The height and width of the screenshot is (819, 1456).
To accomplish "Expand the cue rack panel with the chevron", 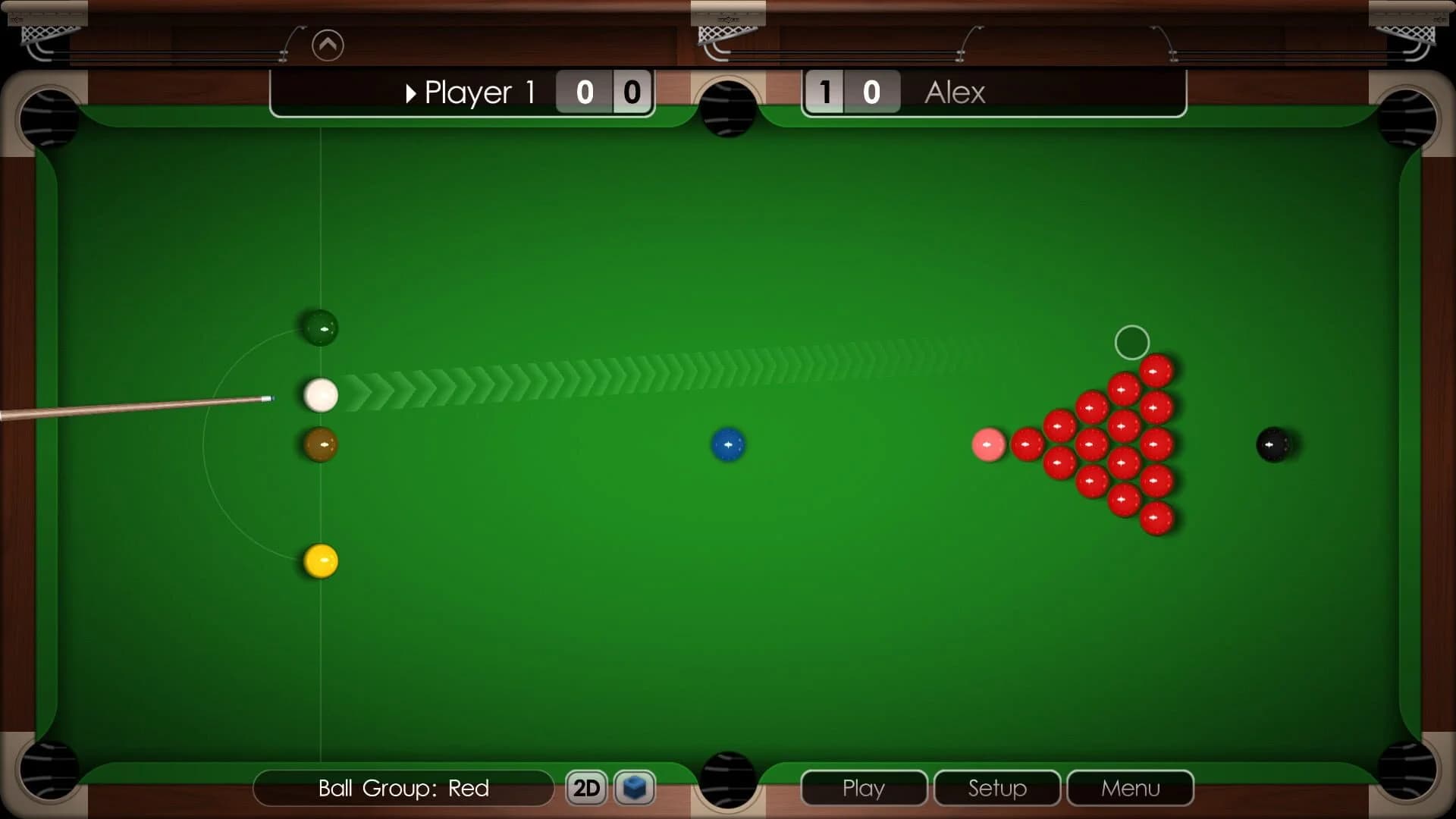I will (x=328, y=45).
